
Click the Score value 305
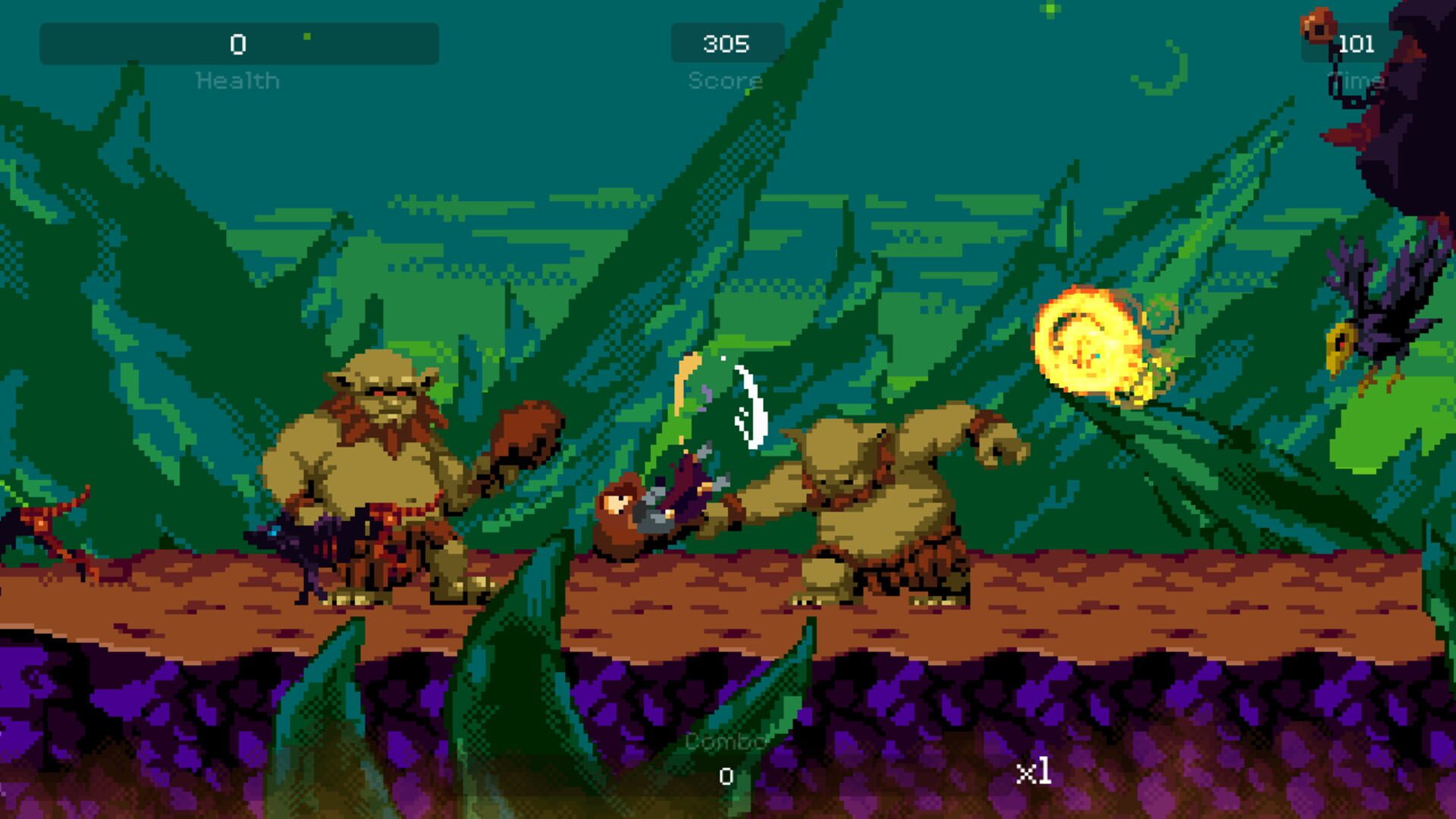coord(726,43)
